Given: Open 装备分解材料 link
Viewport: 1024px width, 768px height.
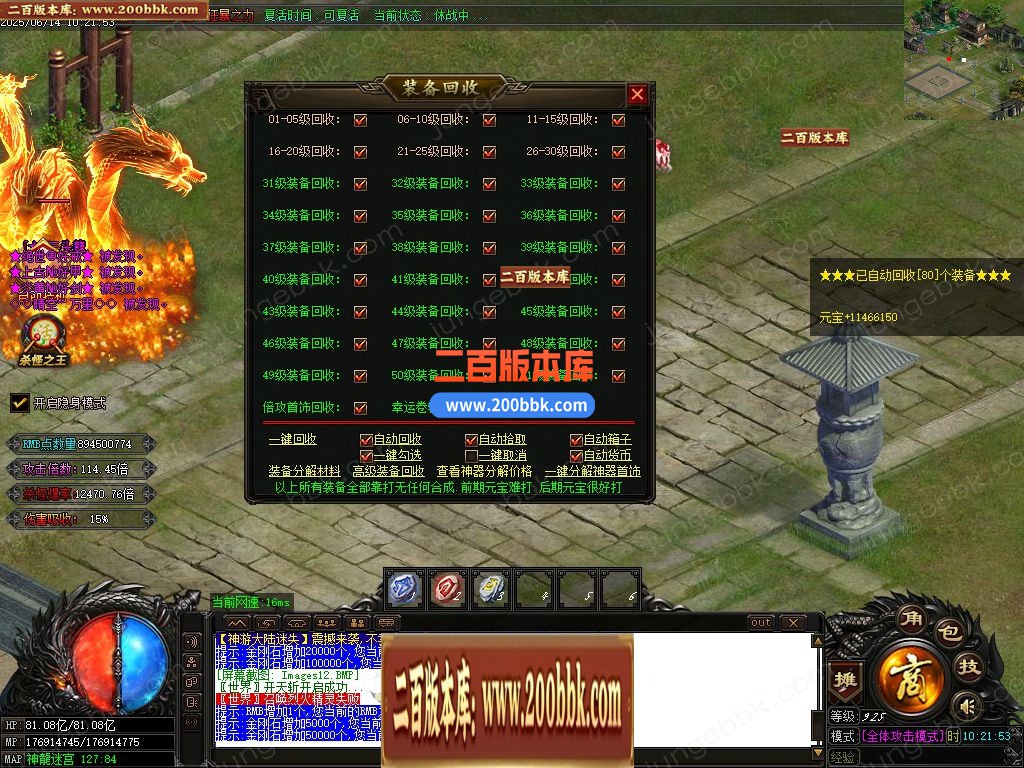Looking at the screenshot, I should pyautogui.click(x=304, y=471).
